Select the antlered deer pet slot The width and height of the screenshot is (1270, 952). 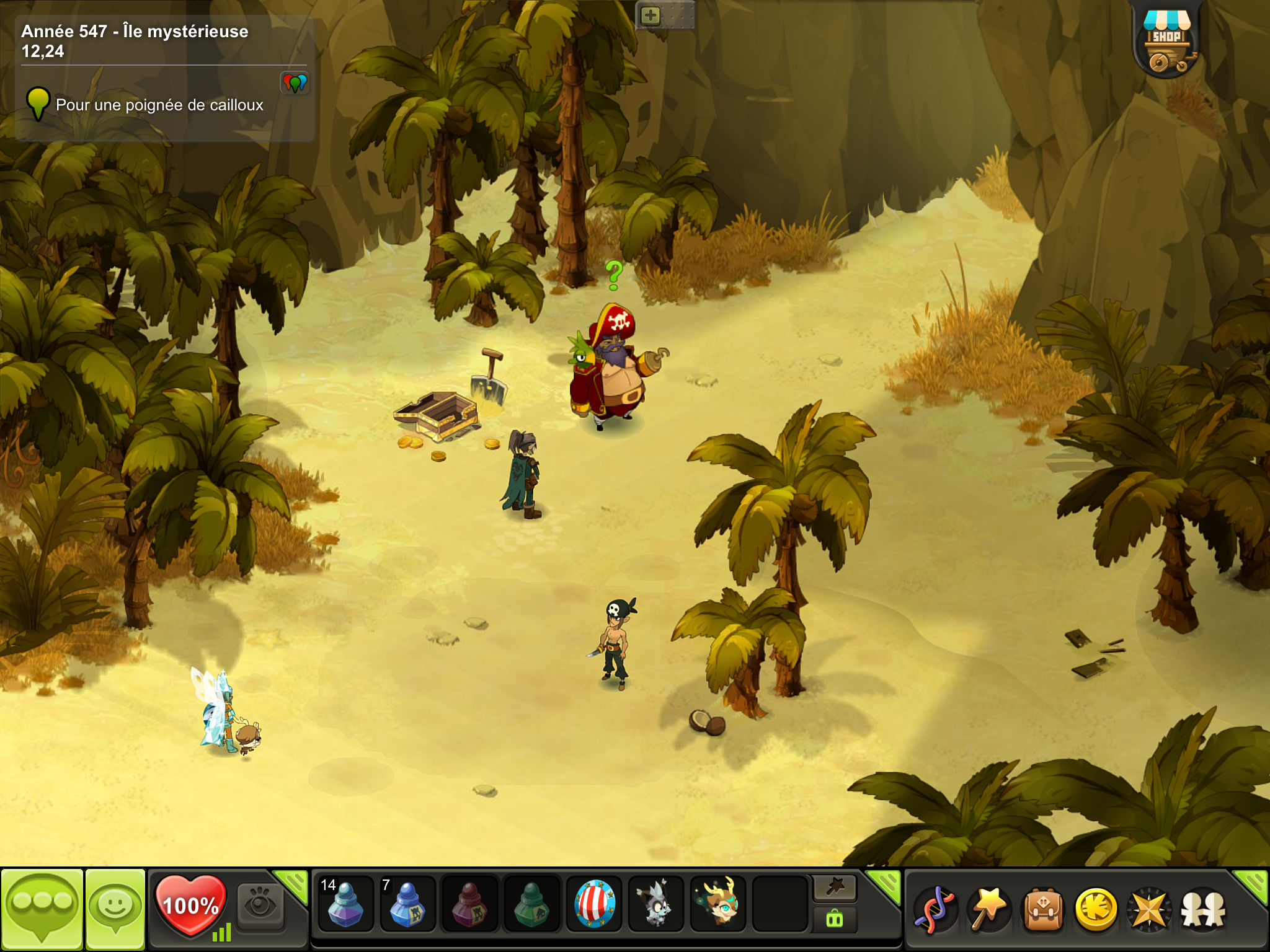(x=718, y=905)
